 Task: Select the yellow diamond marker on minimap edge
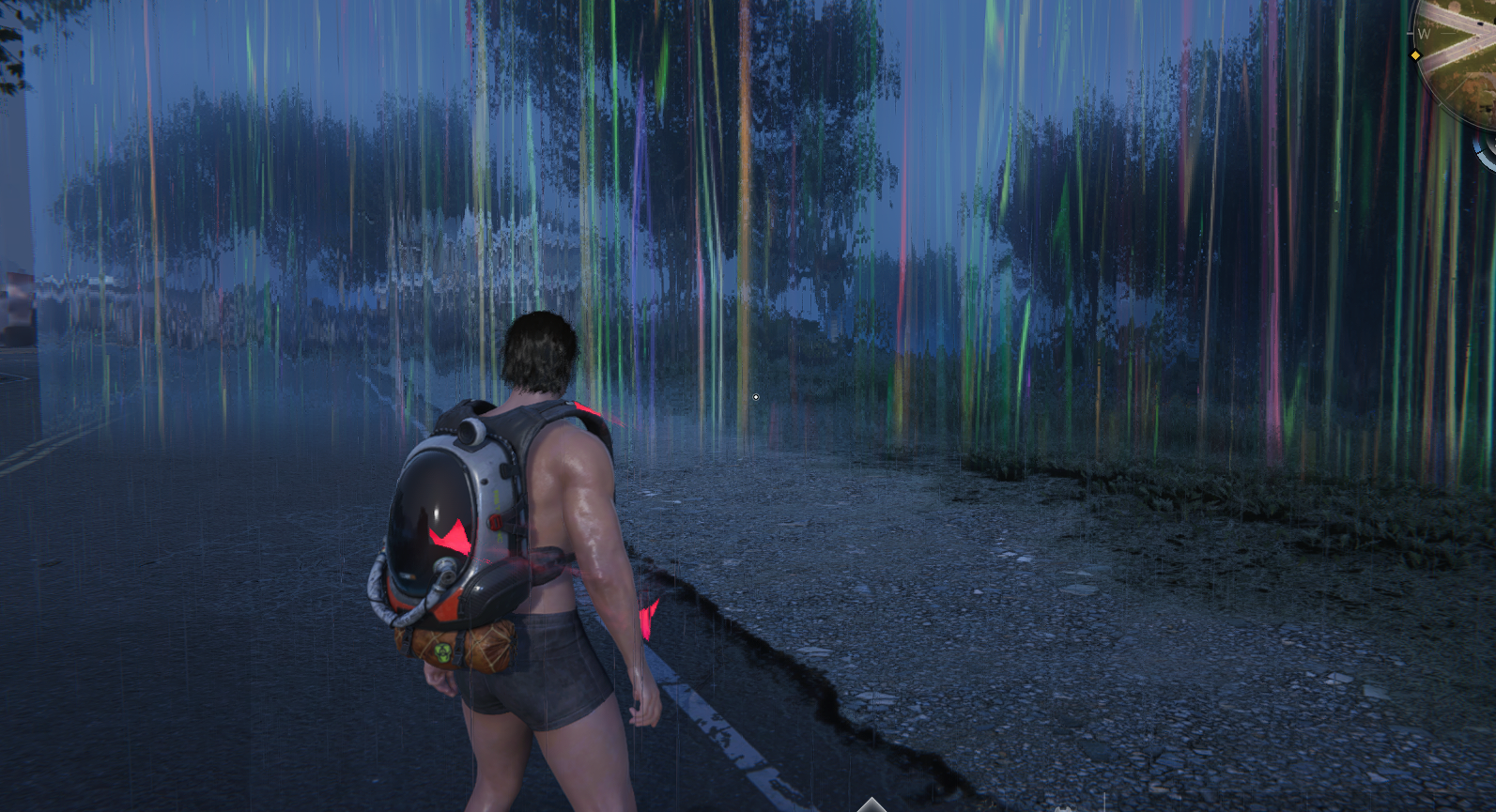(1415, 55)
